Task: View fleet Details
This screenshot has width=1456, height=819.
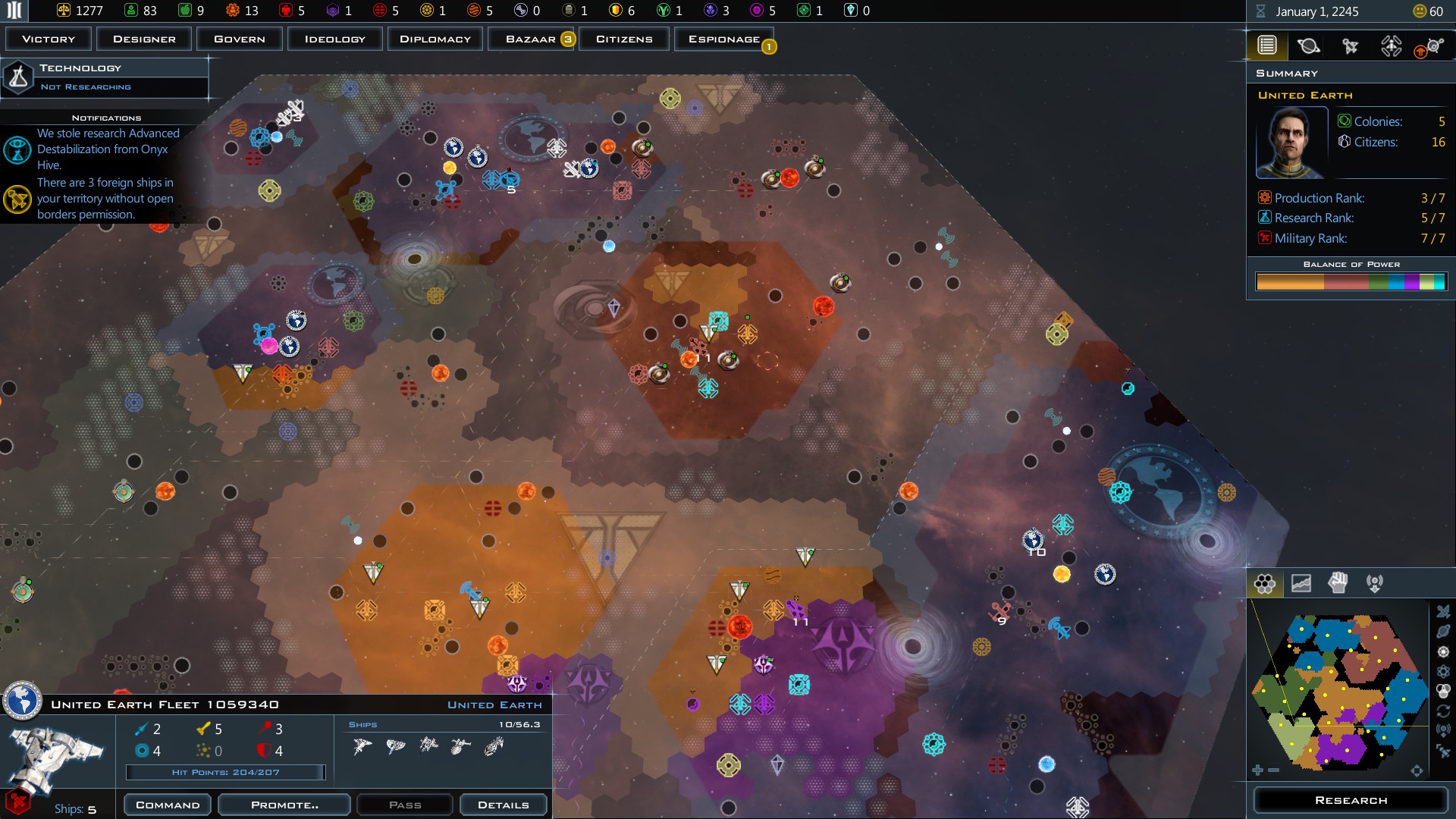Action: (x=503, y=805)
